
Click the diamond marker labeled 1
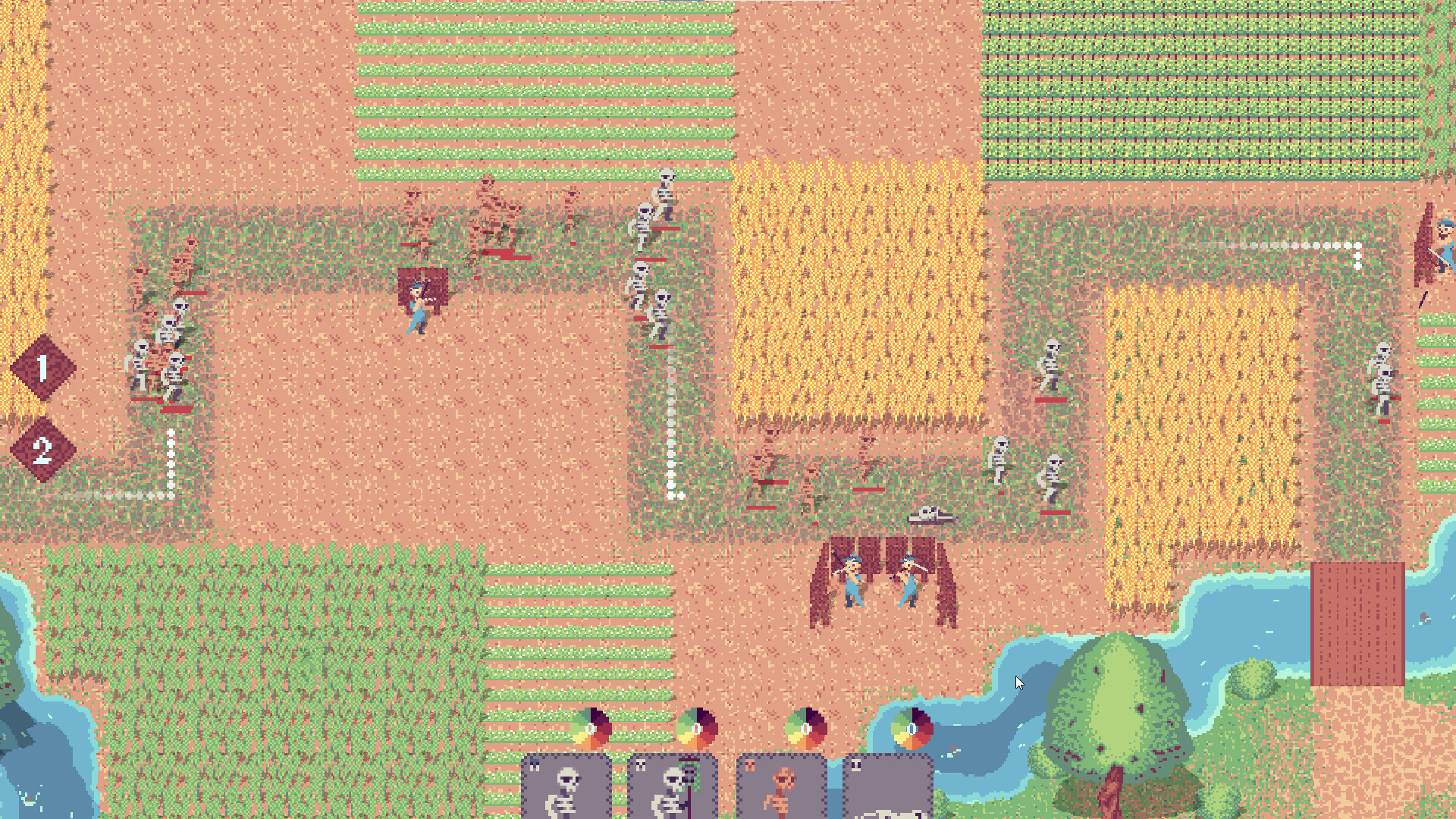[x=42, y=367]
